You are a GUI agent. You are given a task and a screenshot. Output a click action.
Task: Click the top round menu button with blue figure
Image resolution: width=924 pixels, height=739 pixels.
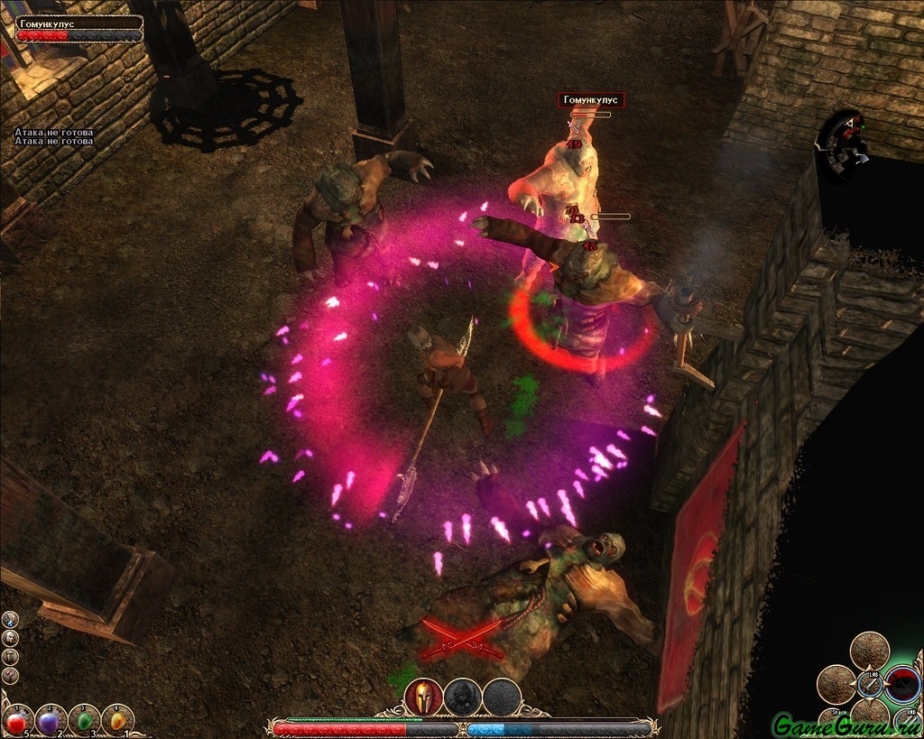(10, 620)
